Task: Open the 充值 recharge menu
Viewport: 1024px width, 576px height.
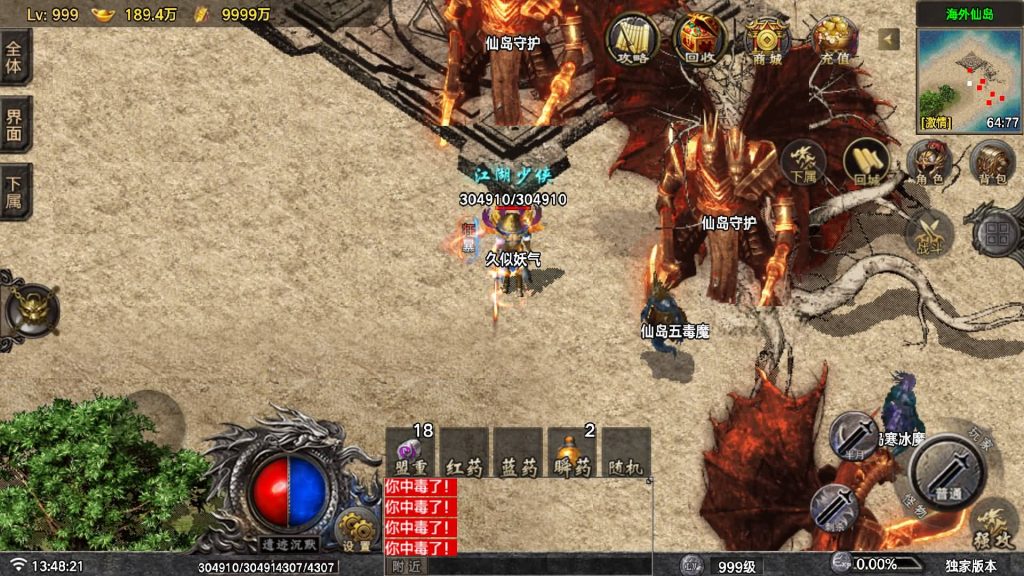Action: pos(835,40)
